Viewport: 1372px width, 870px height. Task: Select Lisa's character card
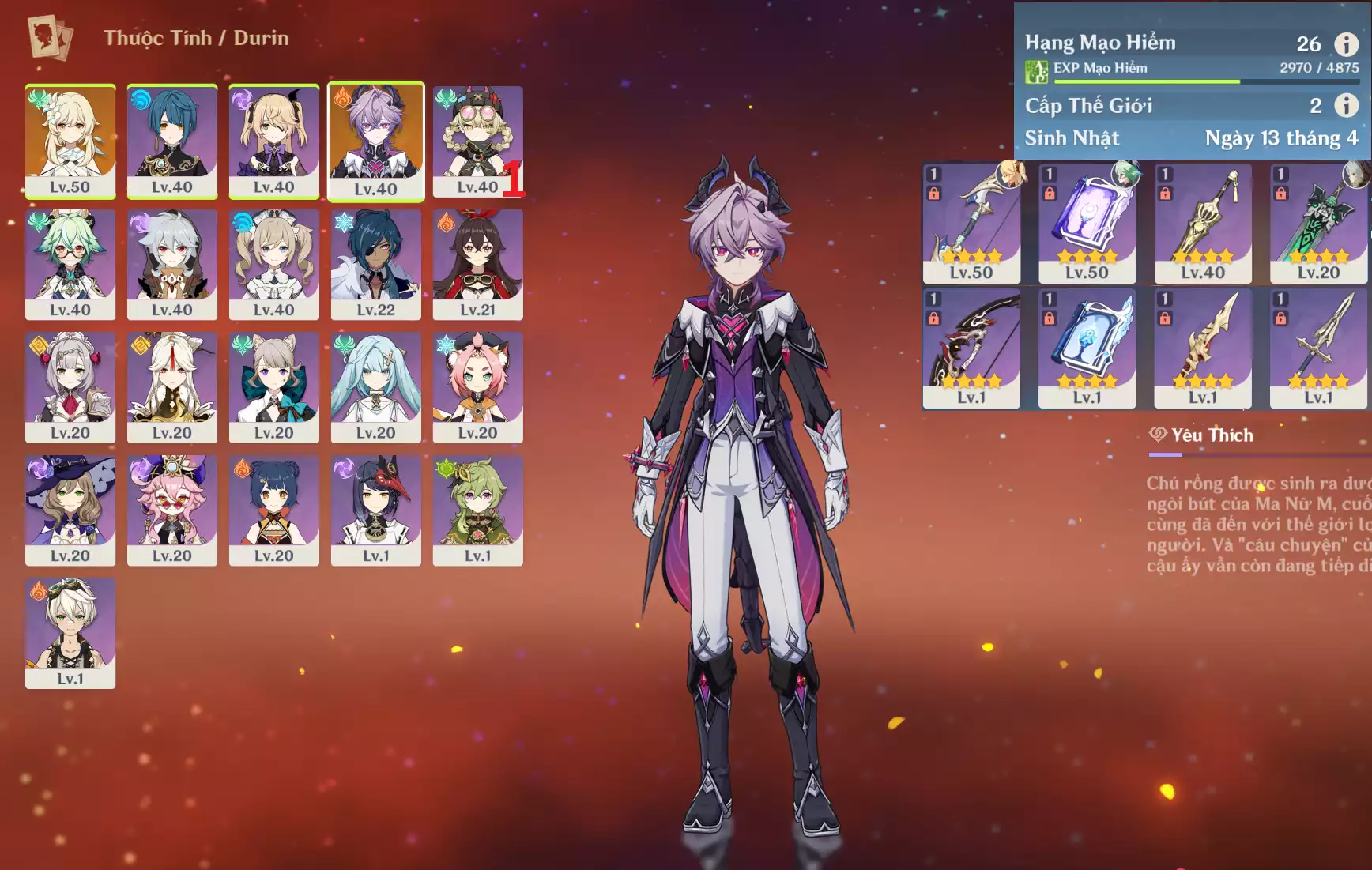coord(70,510)
